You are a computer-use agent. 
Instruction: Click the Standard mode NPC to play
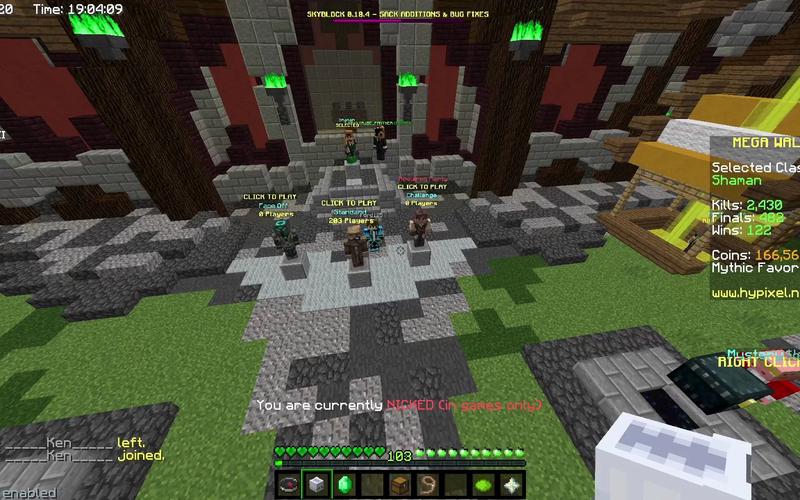(352, 243)
